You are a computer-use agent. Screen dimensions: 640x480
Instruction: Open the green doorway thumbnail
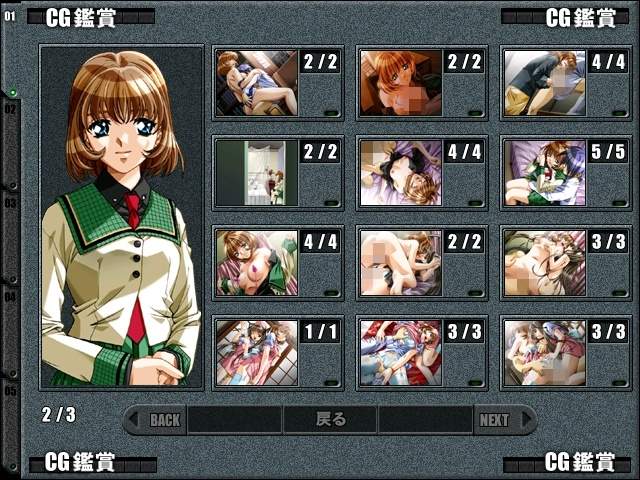[x=257, y=173]
